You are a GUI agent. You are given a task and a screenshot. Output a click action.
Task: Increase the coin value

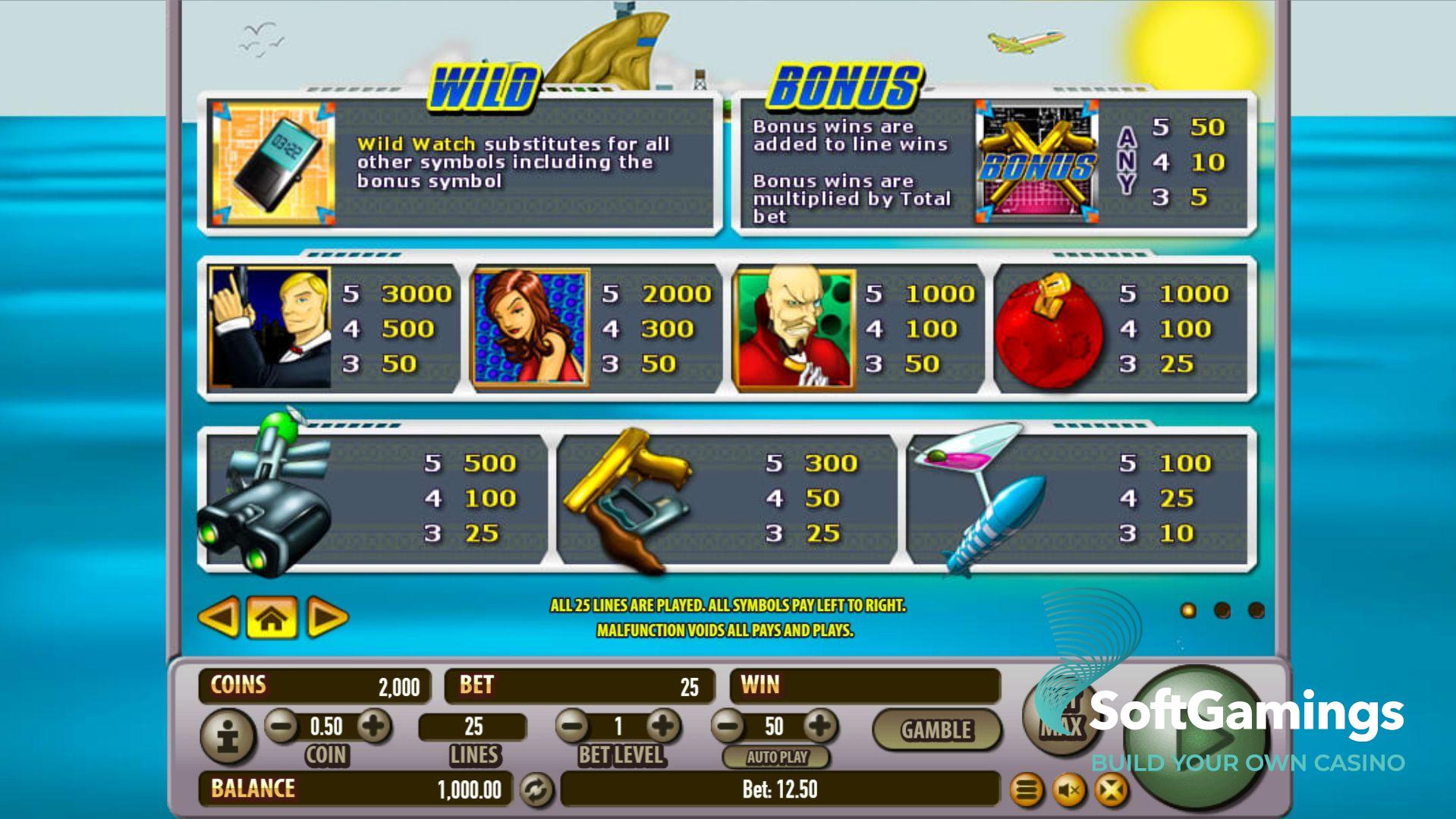(x=373, y=726)
